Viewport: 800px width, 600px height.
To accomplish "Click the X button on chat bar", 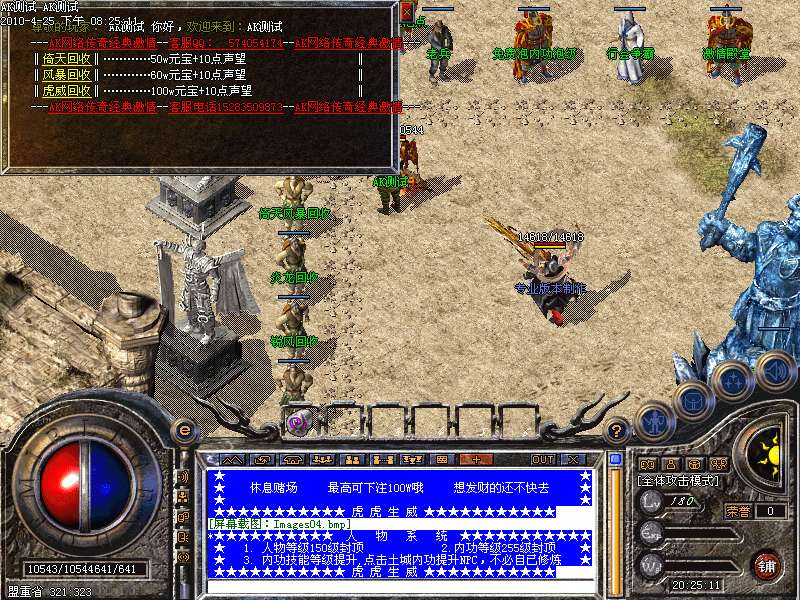I will pos(573,459).
